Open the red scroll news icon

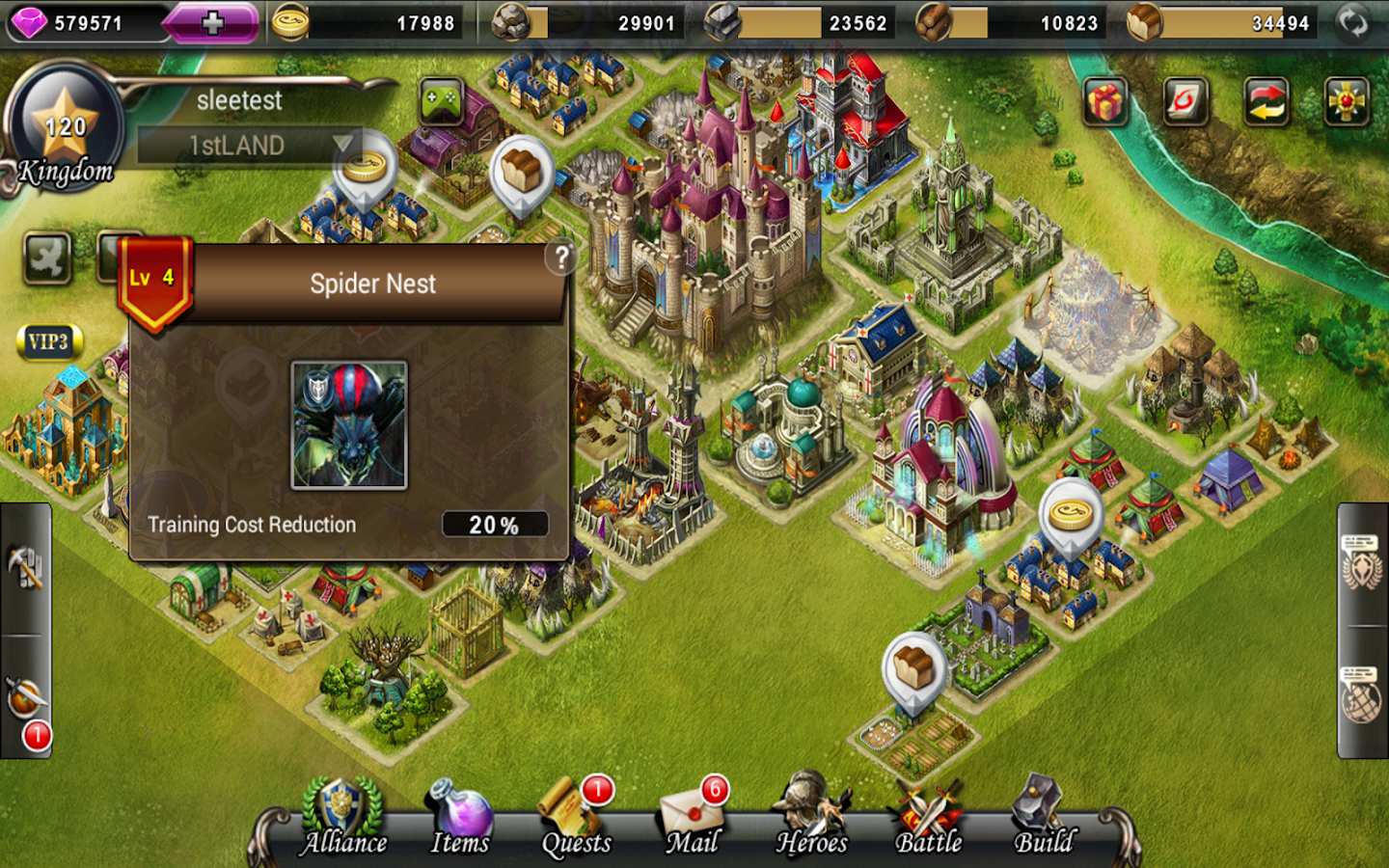tap(1185, 101)
